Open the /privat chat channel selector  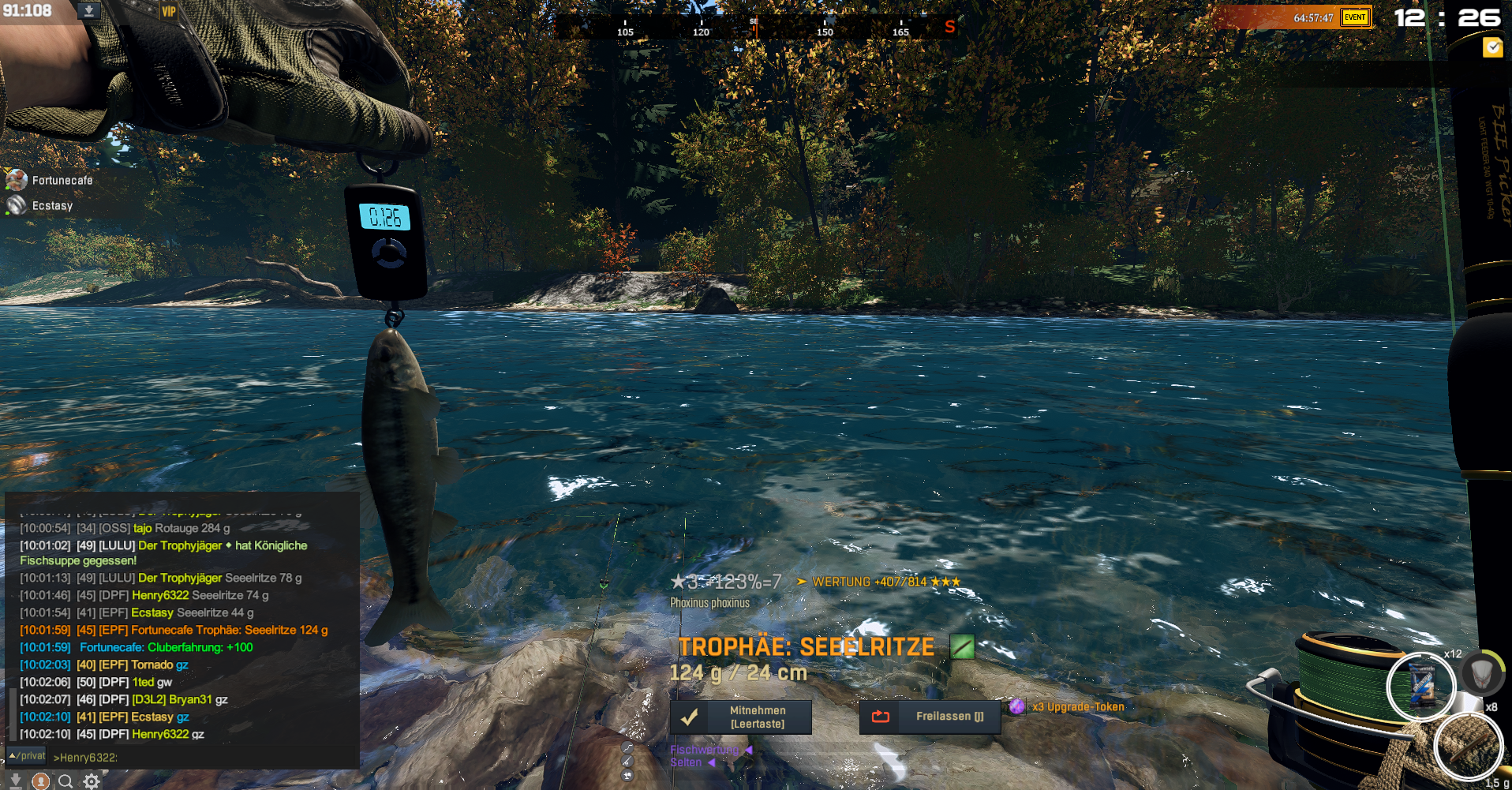[x=27, y=756]
